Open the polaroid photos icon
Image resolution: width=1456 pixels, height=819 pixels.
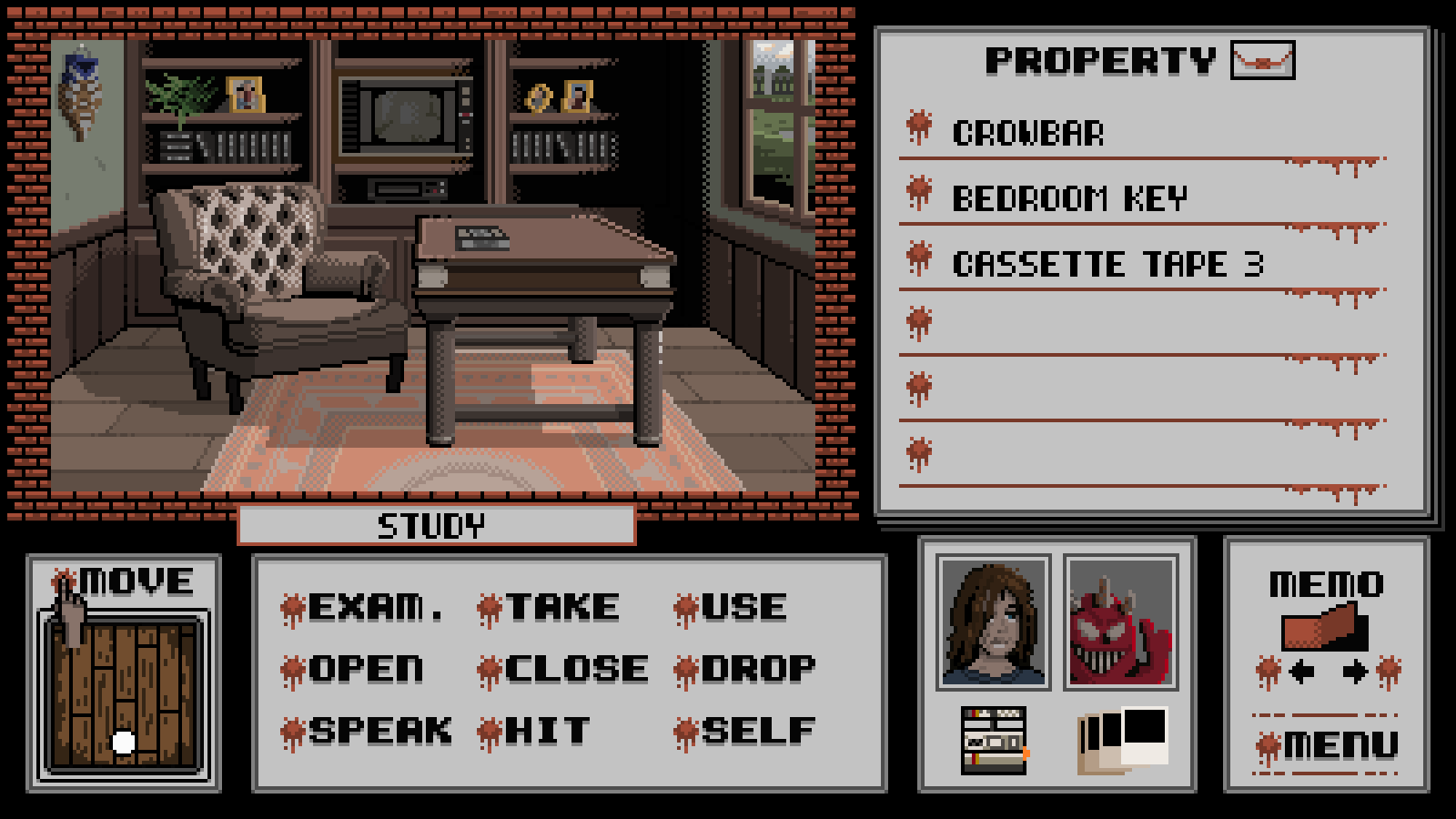(x=1123, y=739)
